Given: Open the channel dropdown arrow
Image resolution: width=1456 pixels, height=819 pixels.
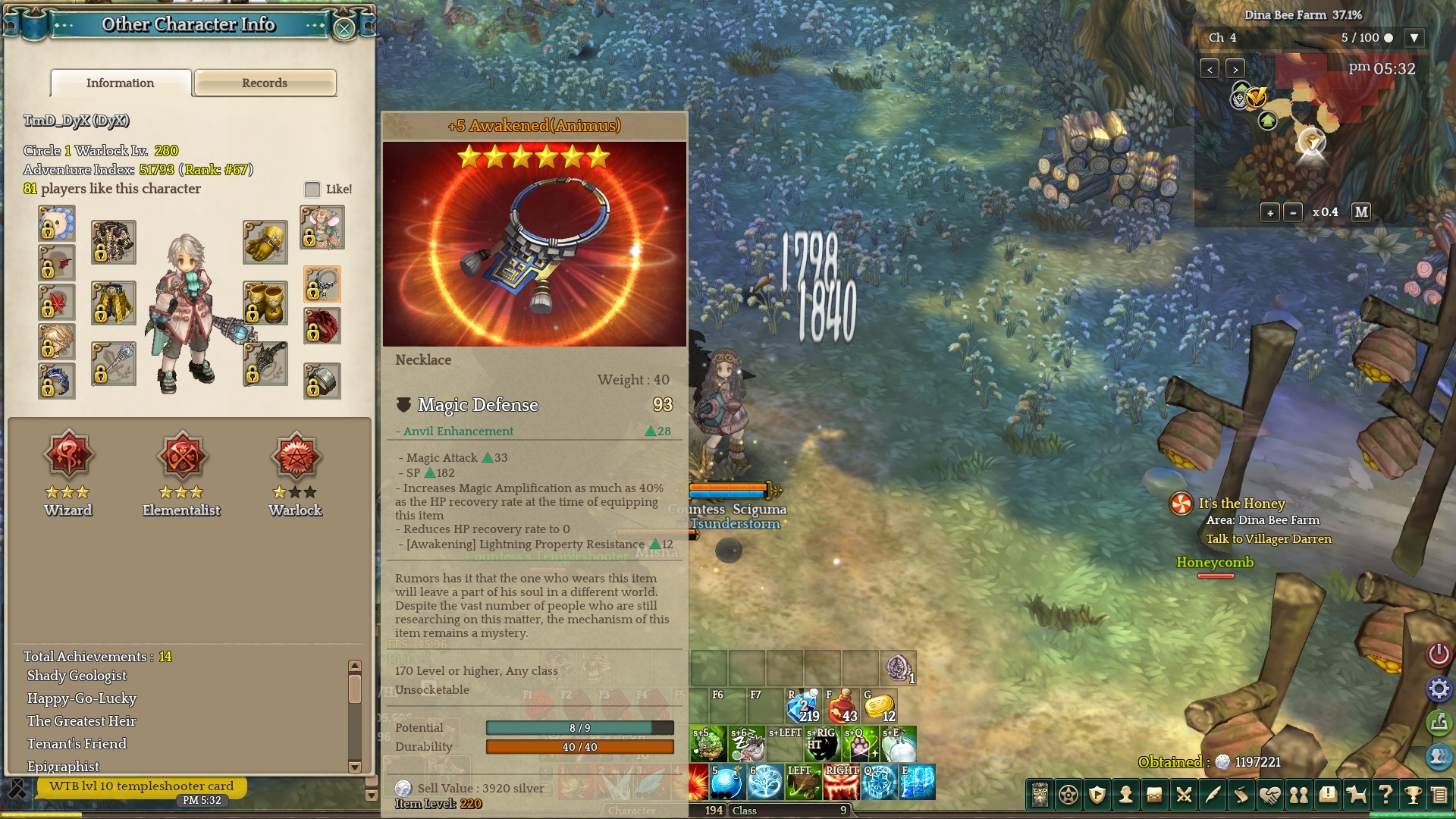Looking at the screenshot, I should pyautogui.click(x=1414, y=38).
